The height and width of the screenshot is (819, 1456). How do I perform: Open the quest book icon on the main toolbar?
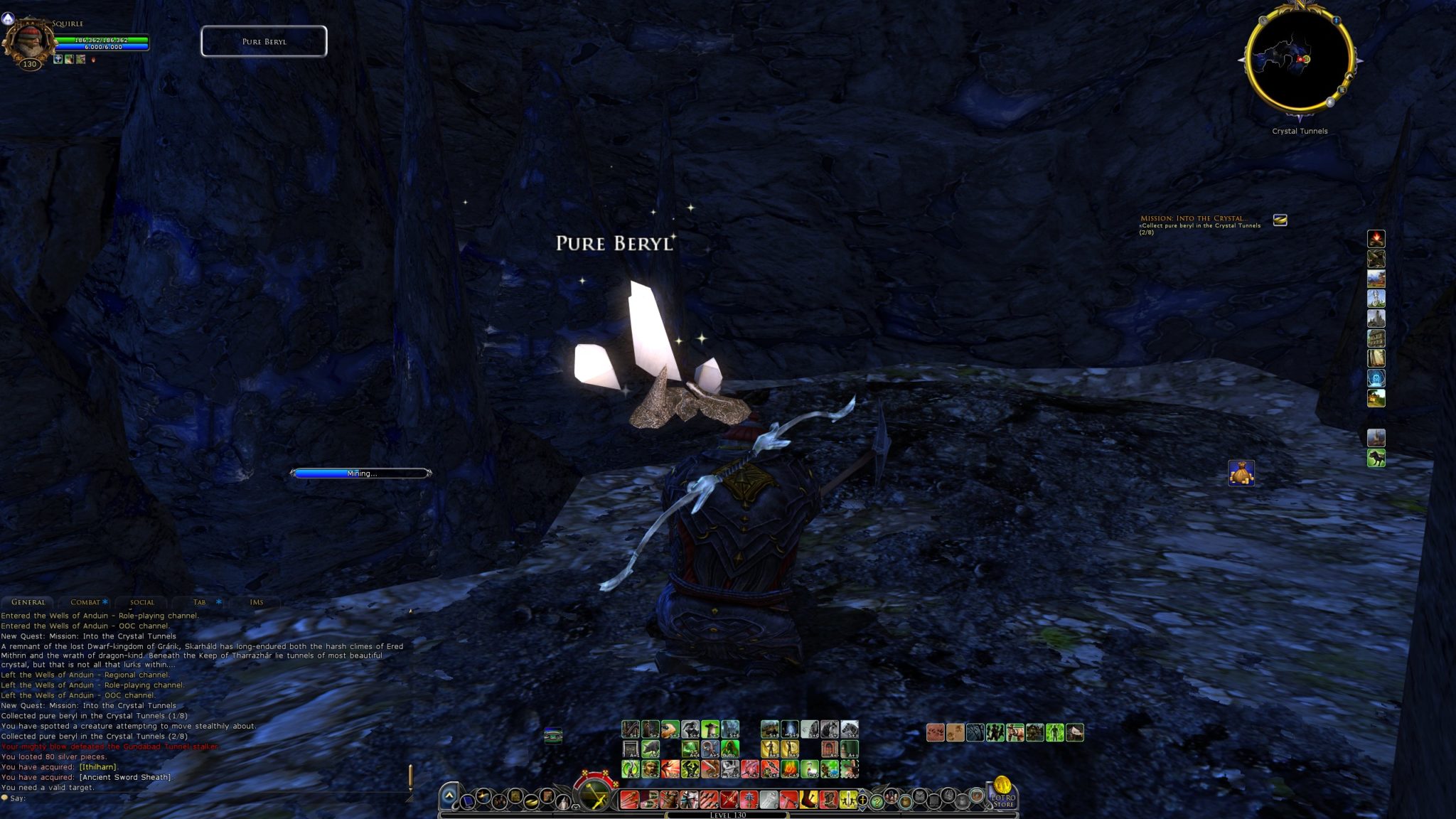[515, 796]
